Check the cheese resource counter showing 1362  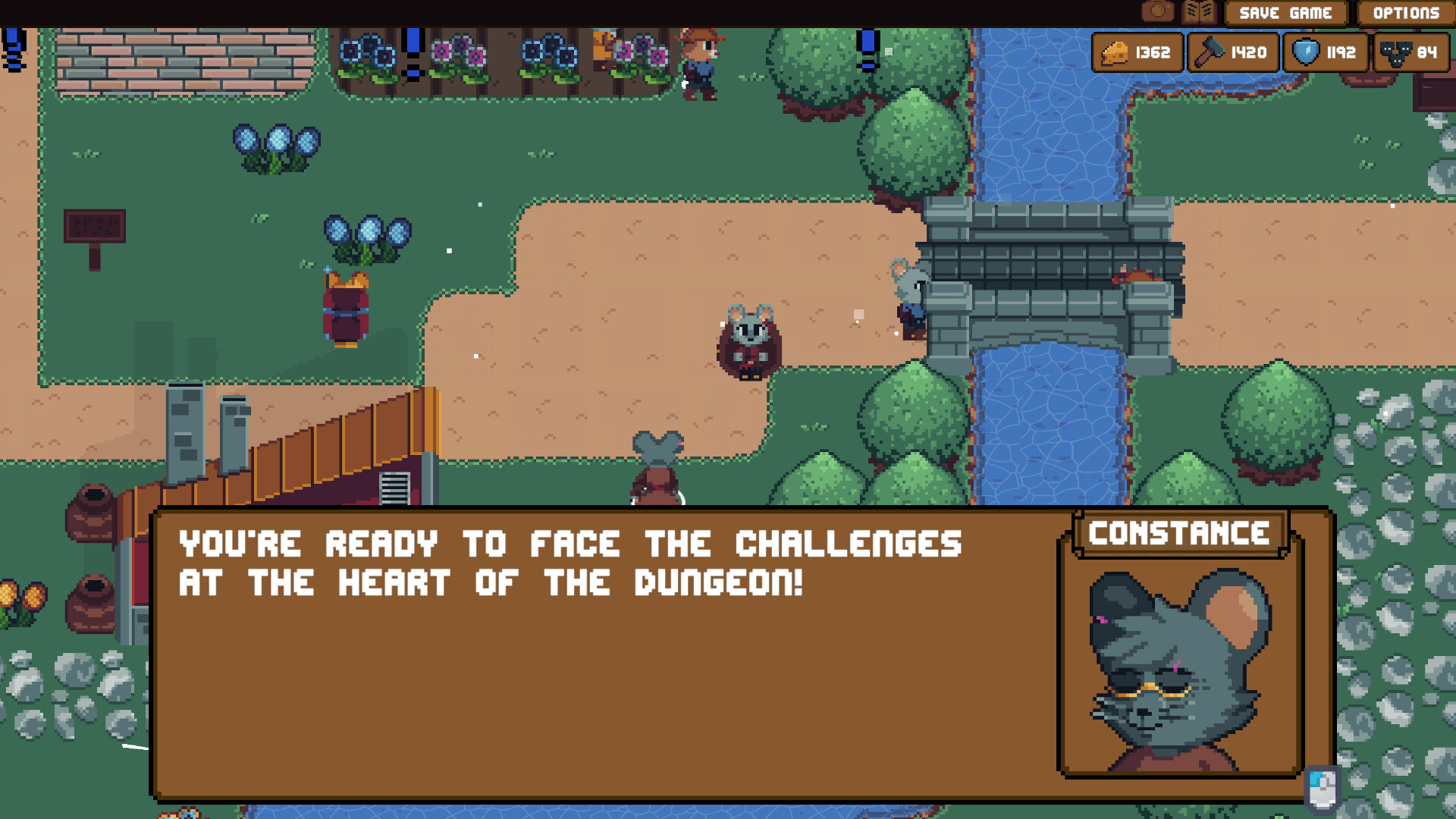1137,52
